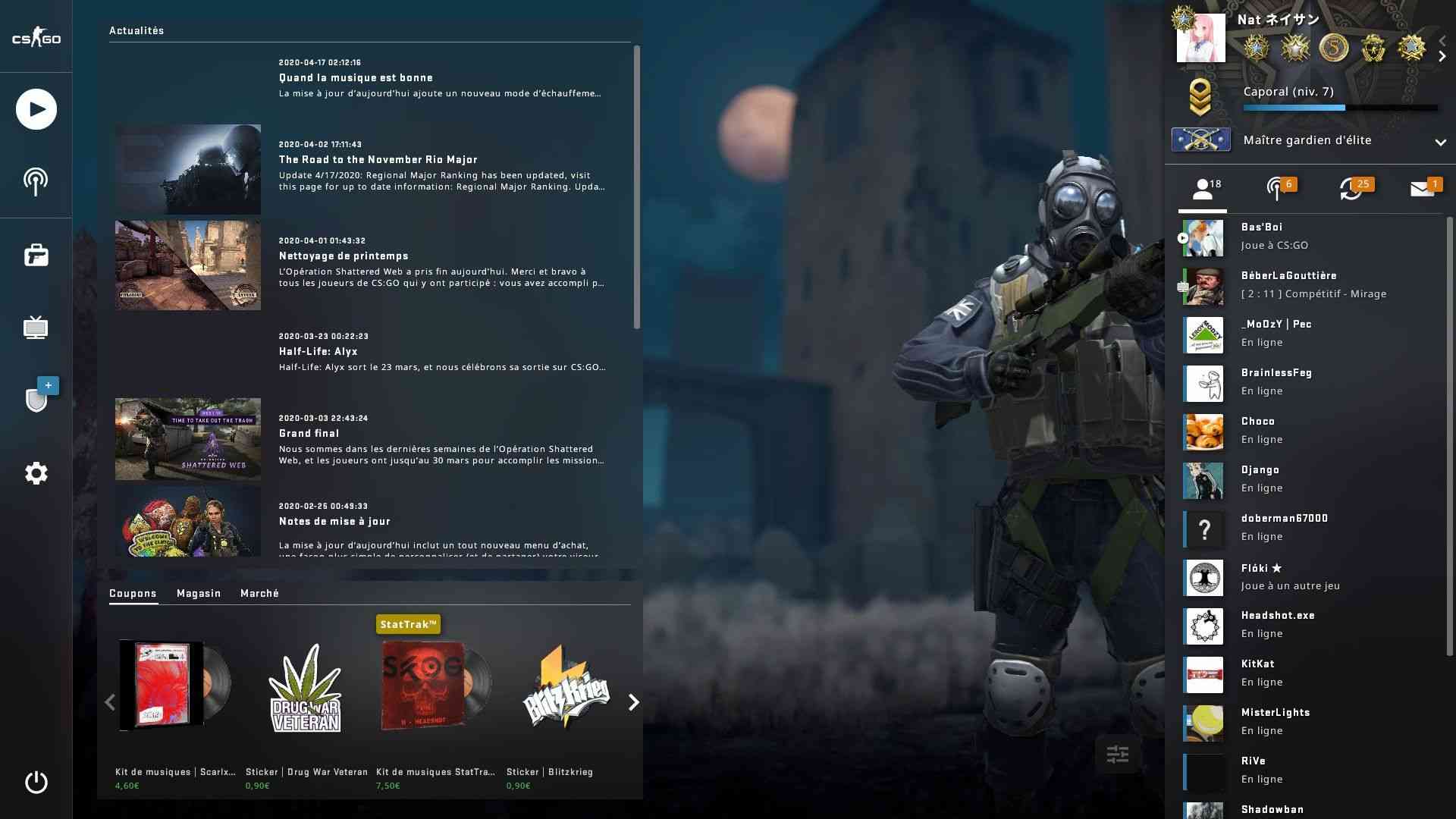Open the inventory briefcase icon
Screen dimensions: 1456x819
tap(36, 256)
